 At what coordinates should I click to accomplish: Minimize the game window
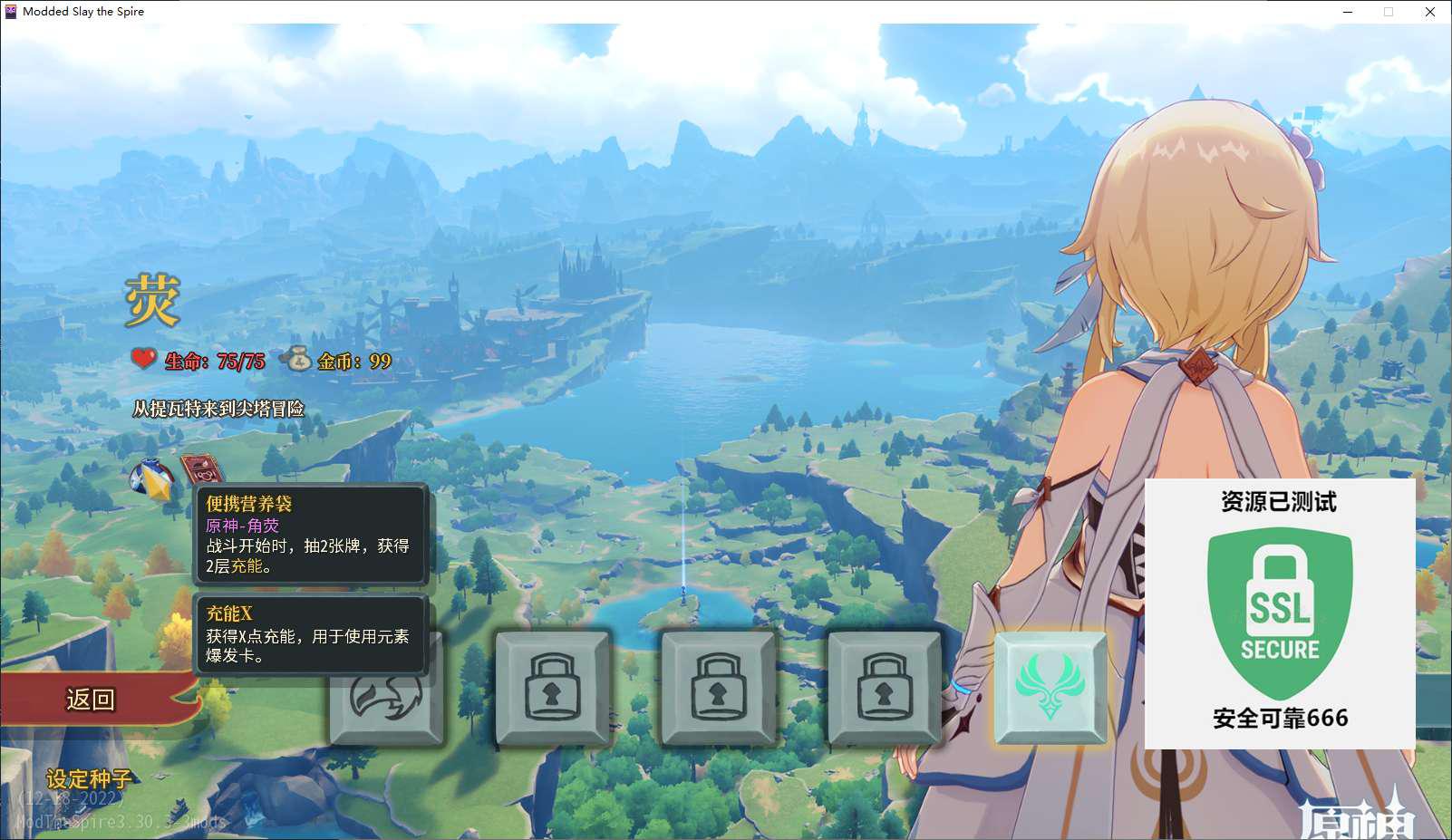coord(1348,12)
